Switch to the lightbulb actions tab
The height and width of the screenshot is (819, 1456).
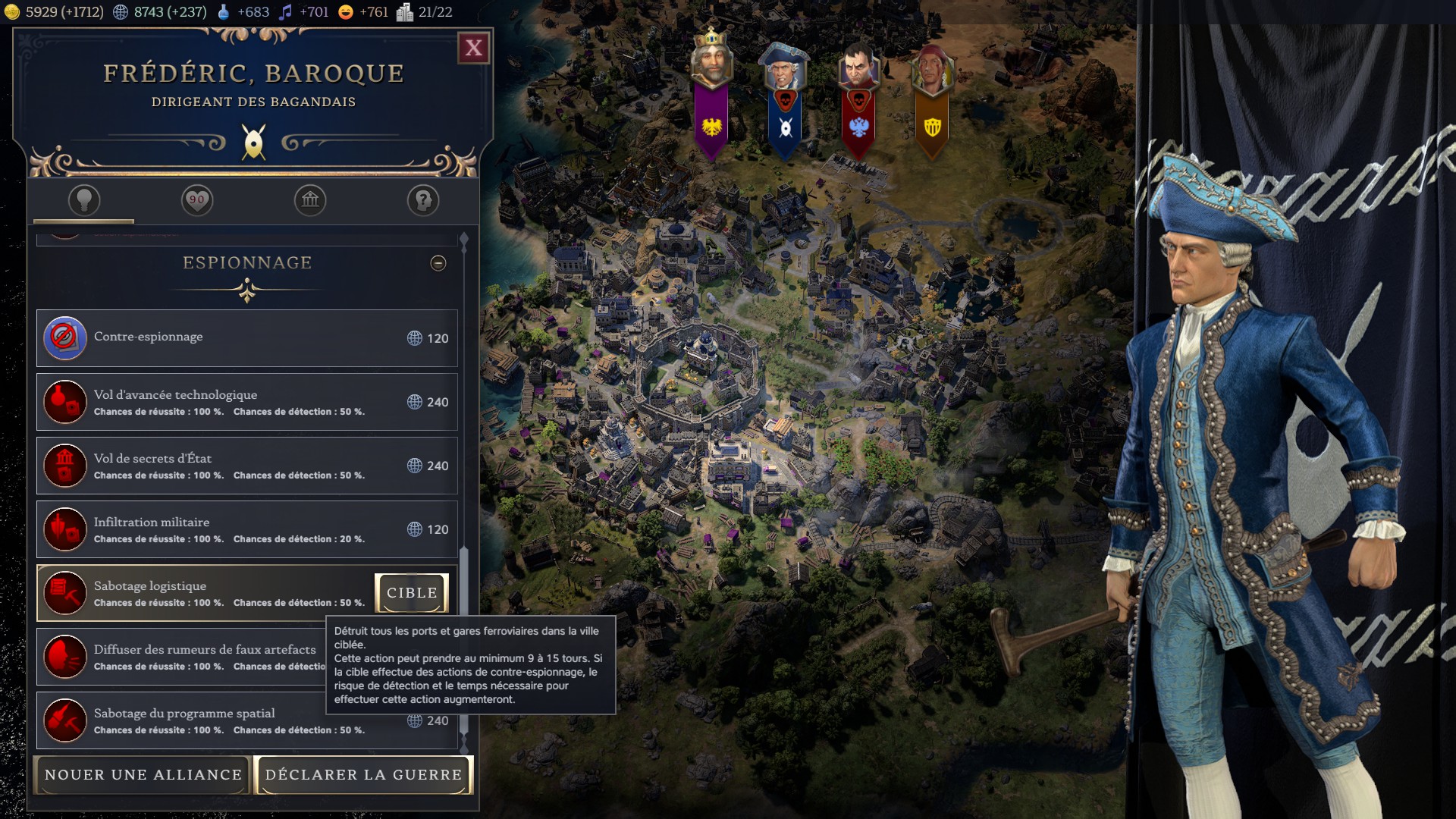pos(84,201)
